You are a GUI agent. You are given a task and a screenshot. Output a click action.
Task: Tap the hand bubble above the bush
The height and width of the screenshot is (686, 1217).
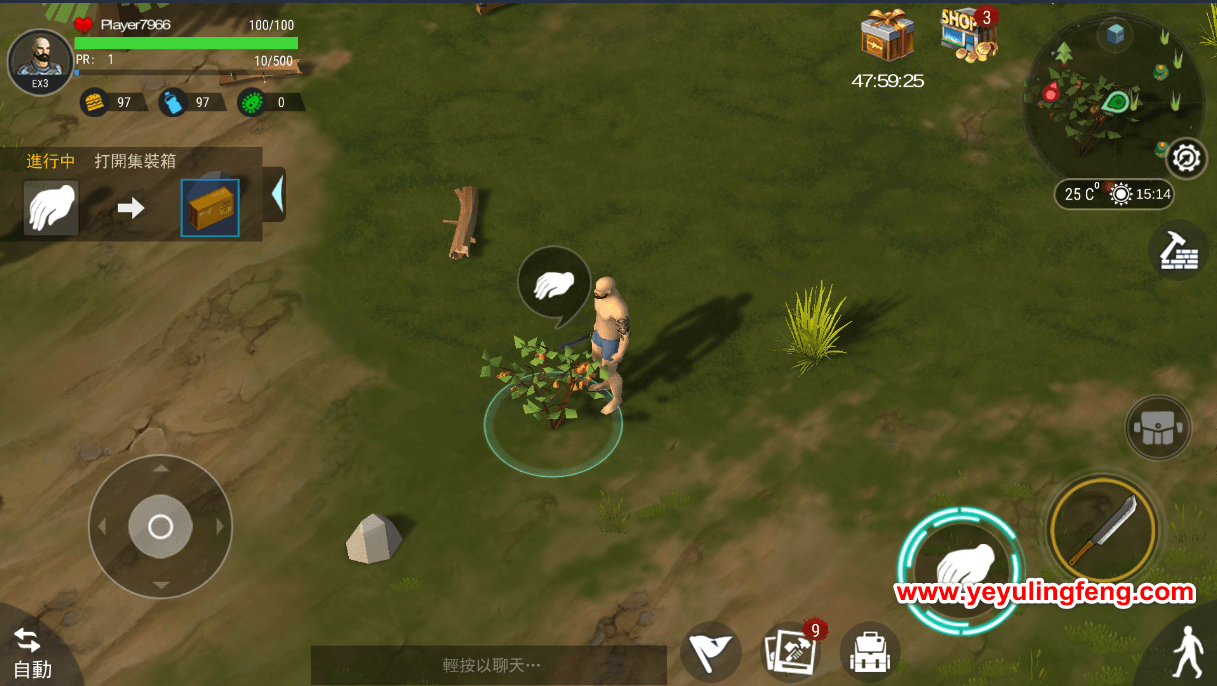click(x=553, y=286)
